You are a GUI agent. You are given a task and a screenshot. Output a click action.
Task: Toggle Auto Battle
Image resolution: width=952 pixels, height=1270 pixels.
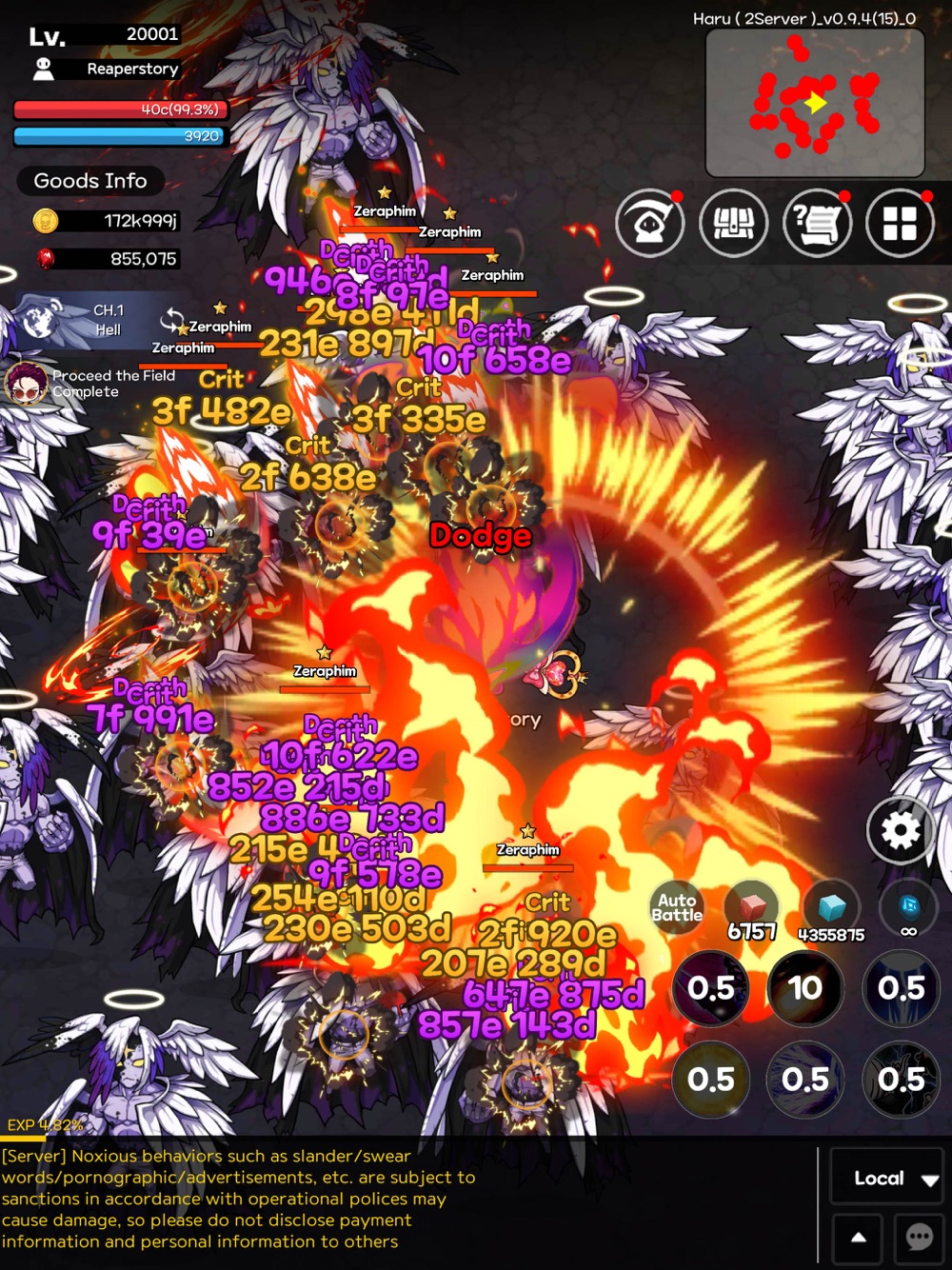[x=677, y=908]
